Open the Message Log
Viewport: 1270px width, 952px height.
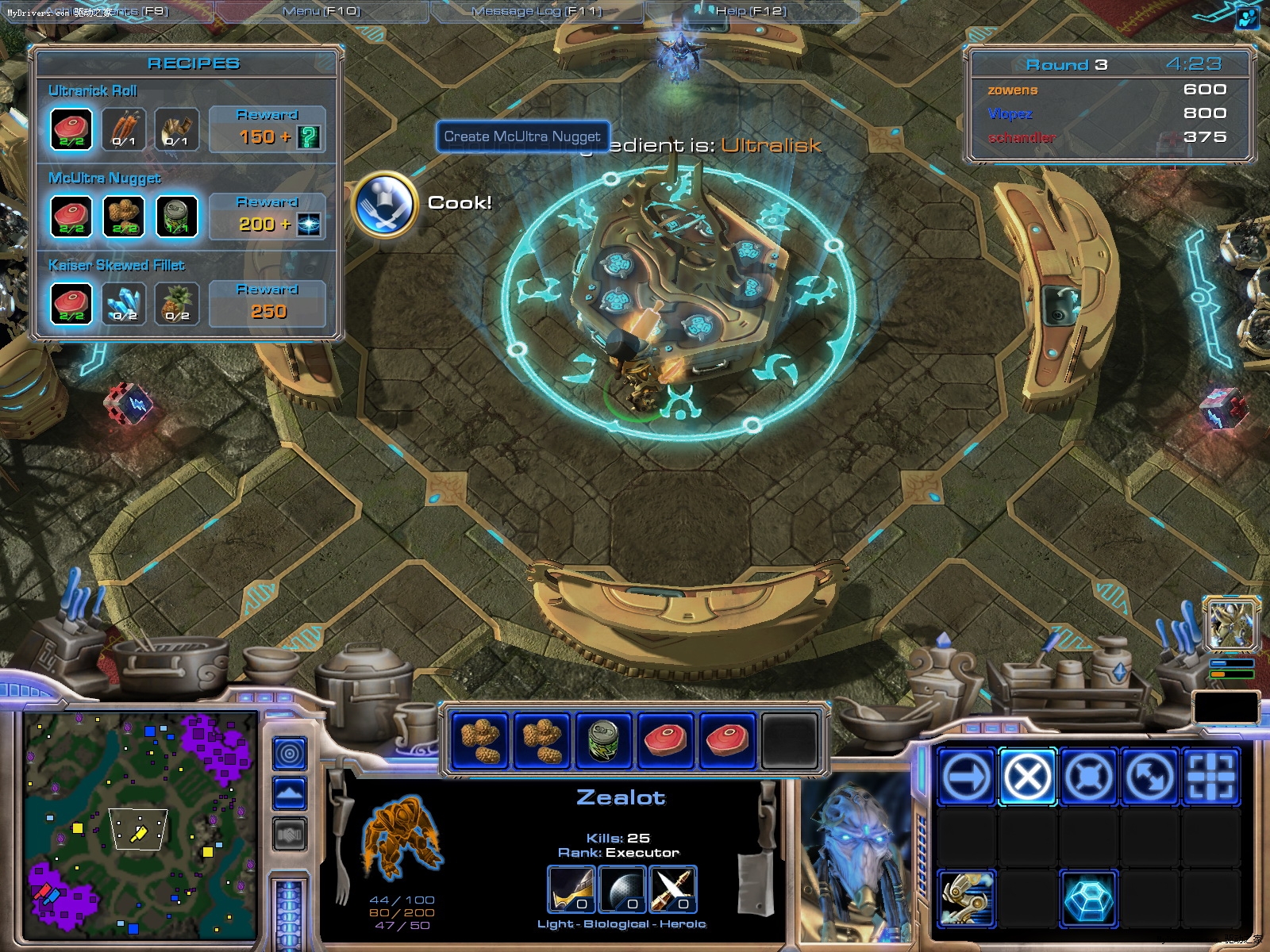coord(537,11)
